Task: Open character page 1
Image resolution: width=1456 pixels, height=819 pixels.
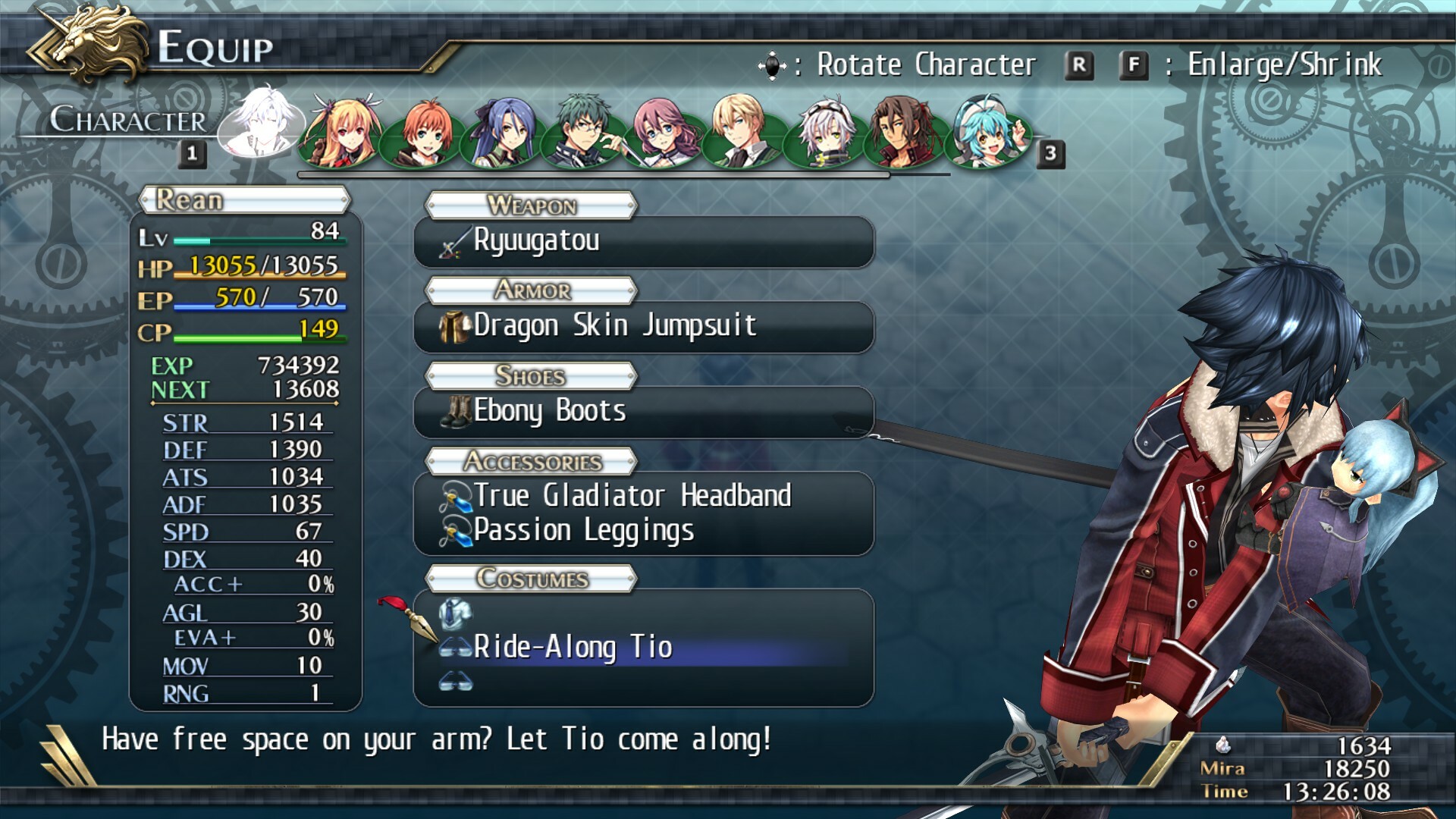Action: coord(191,155)
